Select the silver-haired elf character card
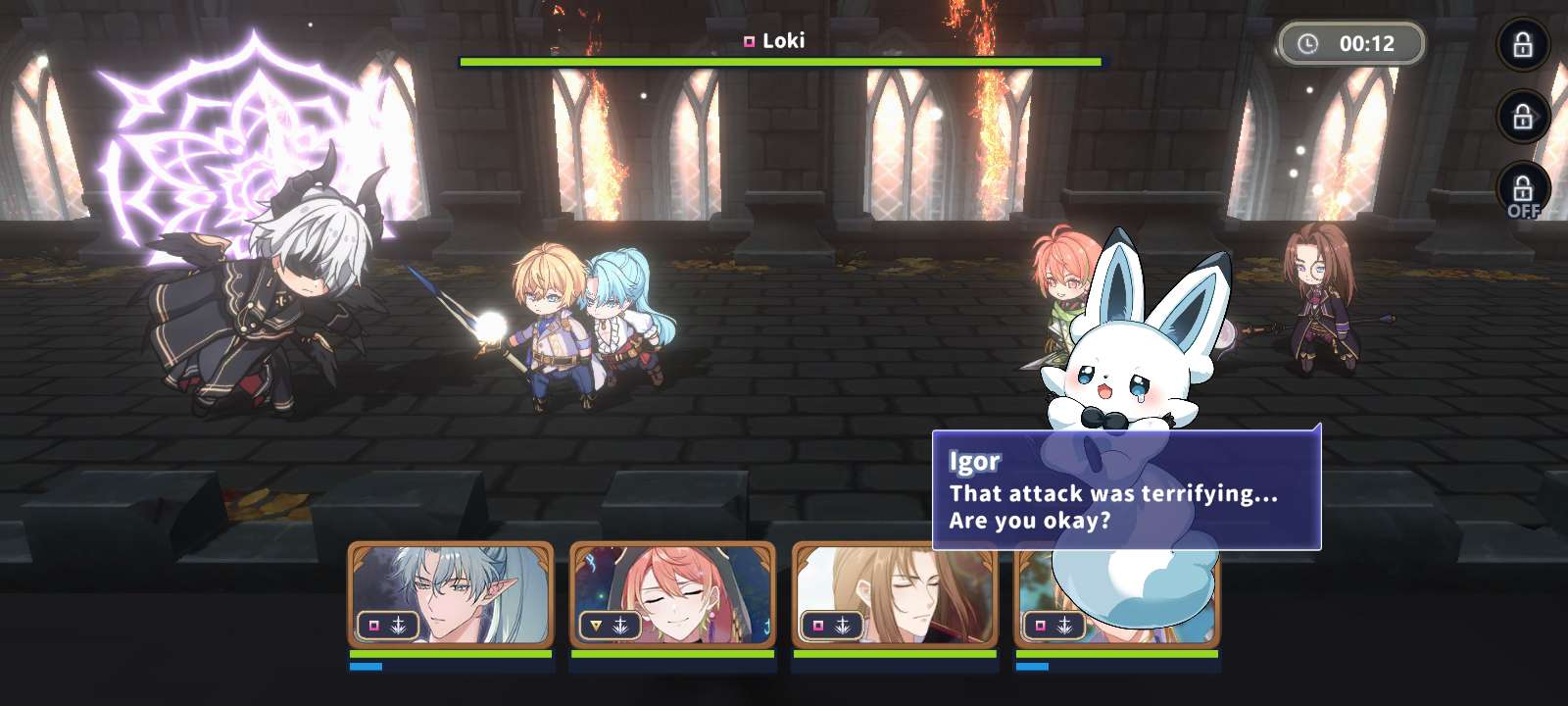1568x706 pixels. (451, 594)
